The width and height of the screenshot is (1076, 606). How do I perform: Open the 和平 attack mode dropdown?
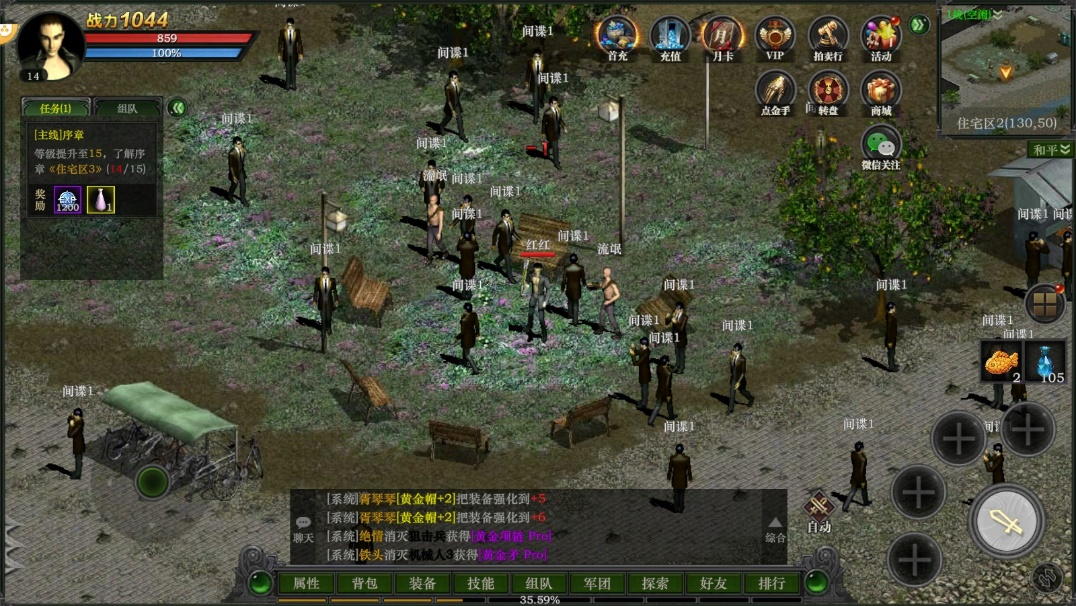[1051, 150]
